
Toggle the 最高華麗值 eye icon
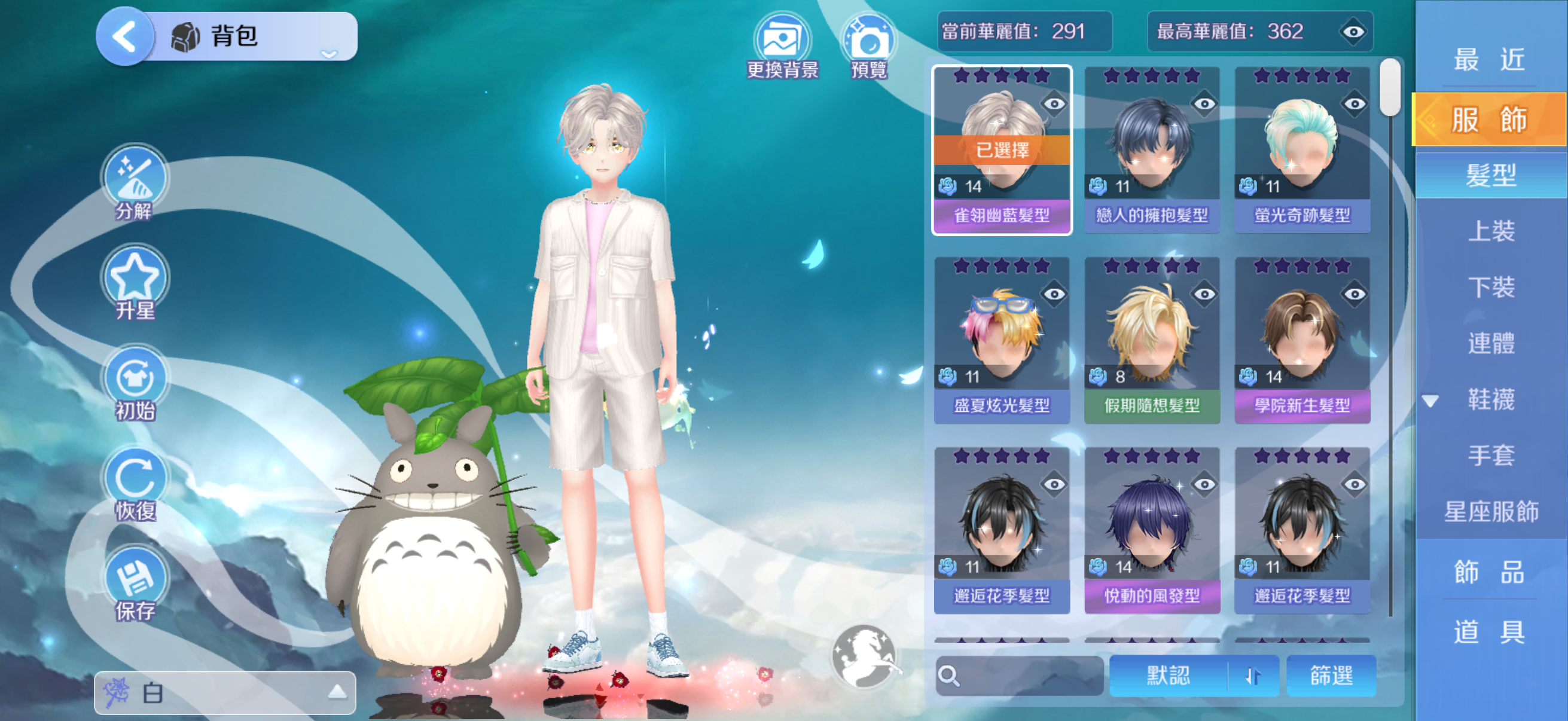click(1353, 32)
